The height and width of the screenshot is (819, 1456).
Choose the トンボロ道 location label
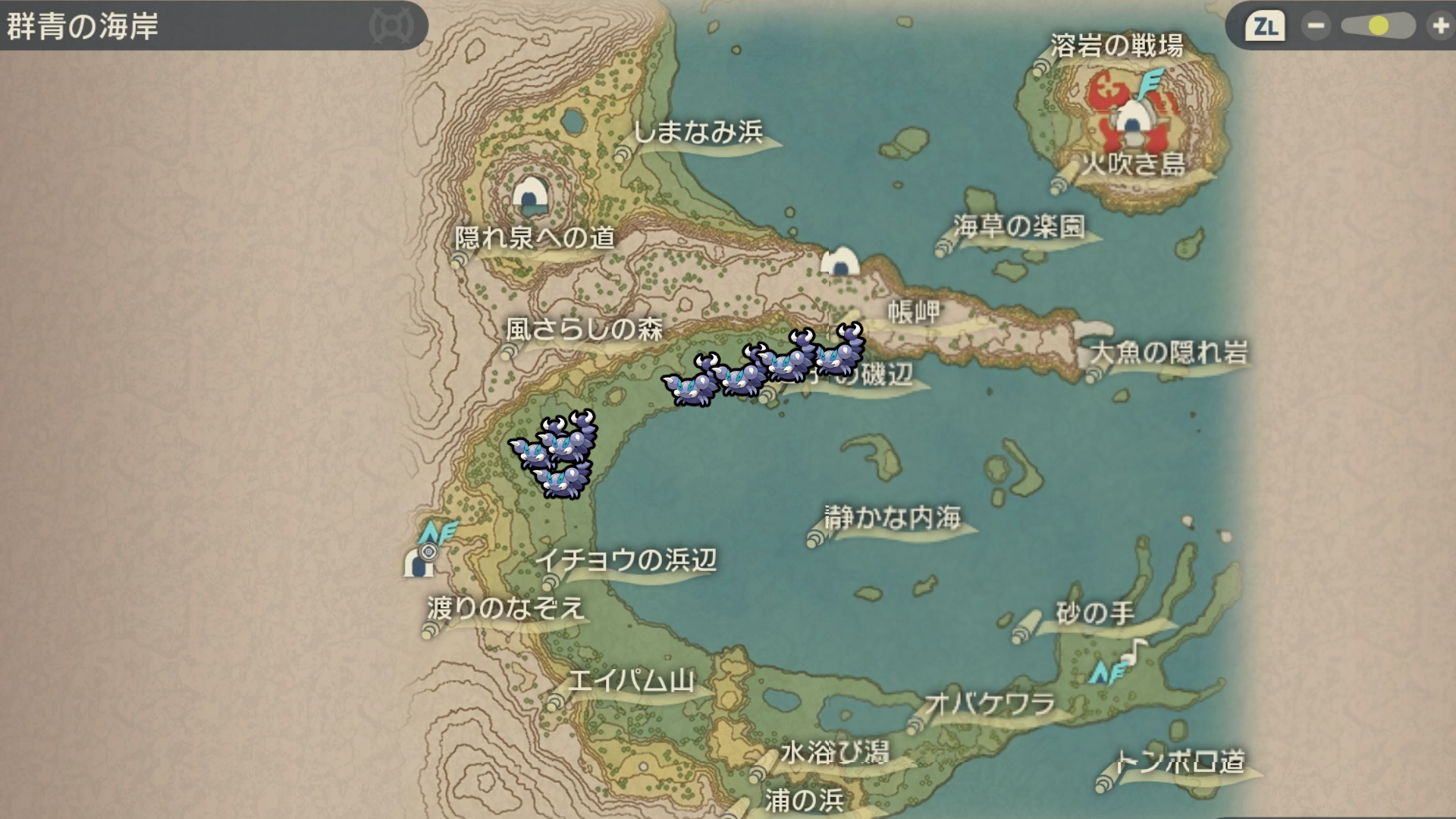point(1180,761)
